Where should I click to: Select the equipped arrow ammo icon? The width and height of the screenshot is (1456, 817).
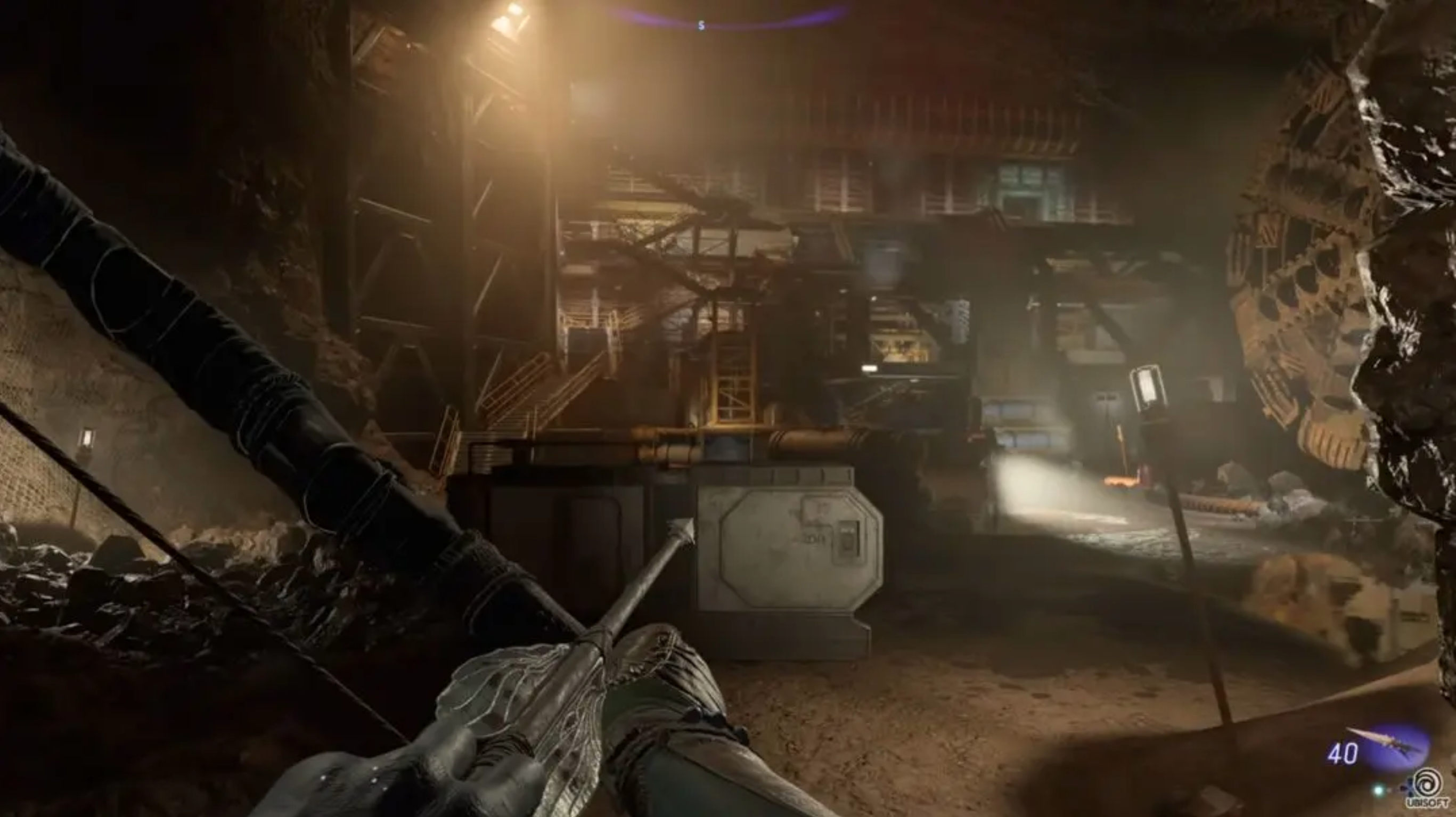click(1388, 745)
